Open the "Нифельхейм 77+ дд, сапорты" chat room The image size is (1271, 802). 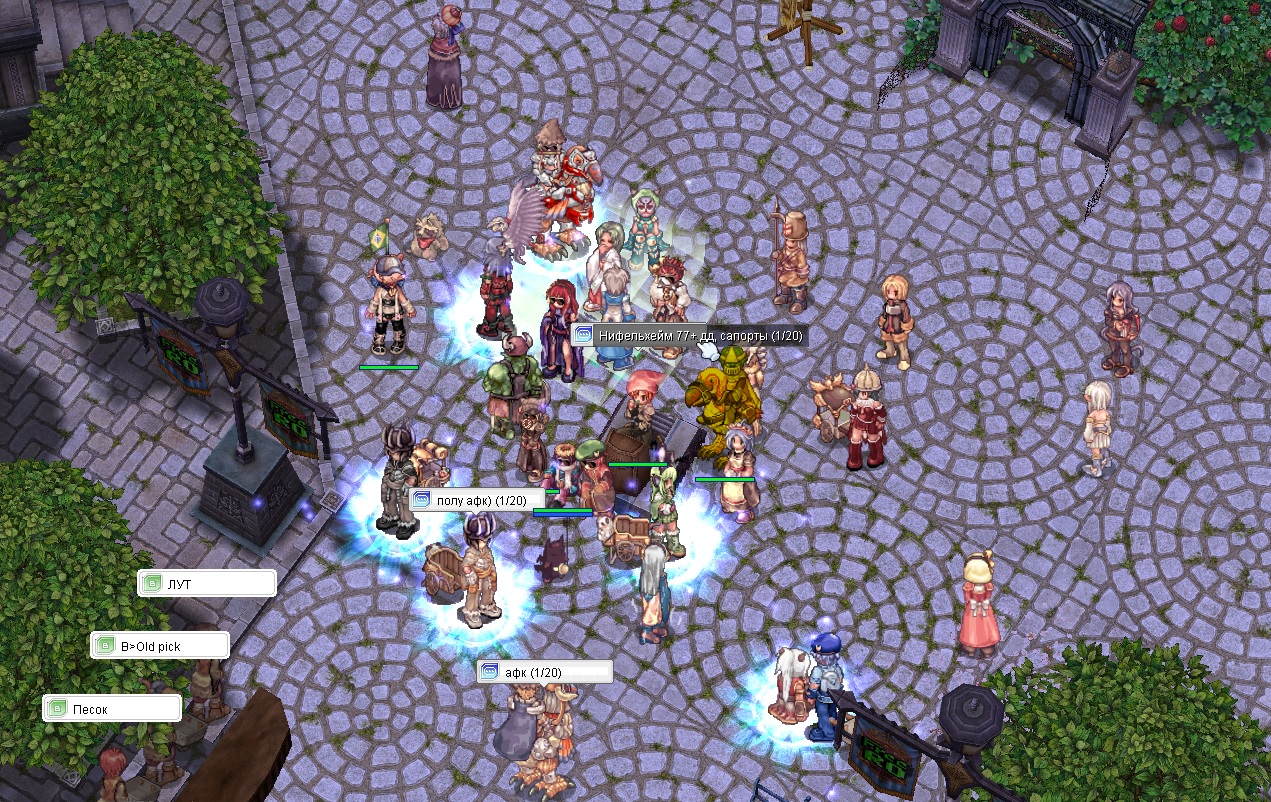[x=689, y=336]
